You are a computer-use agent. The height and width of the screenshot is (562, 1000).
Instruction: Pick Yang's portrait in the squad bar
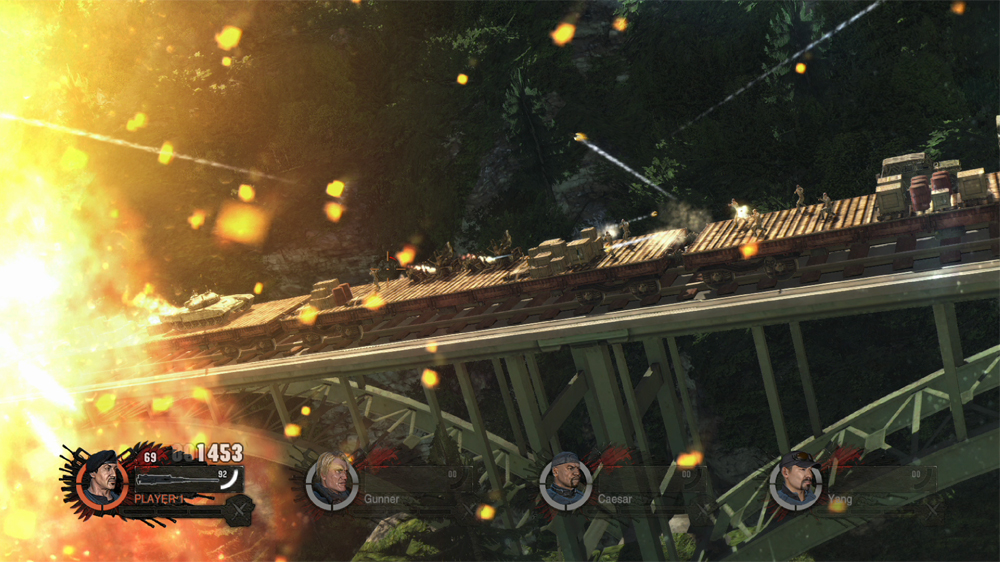coord(794,483)
